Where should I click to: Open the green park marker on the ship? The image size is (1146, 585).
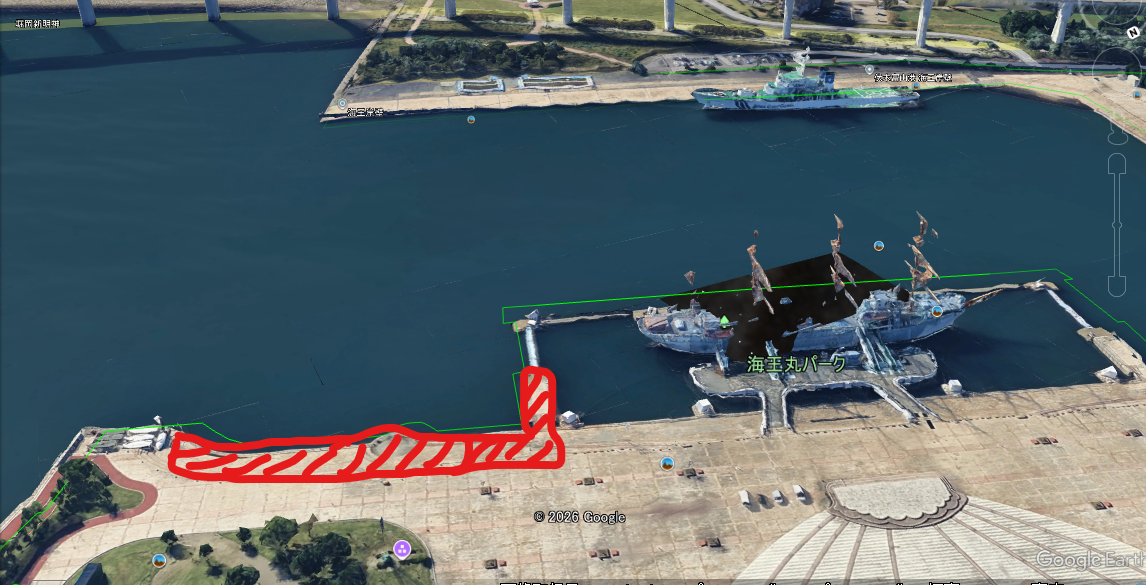coord(724,320)
